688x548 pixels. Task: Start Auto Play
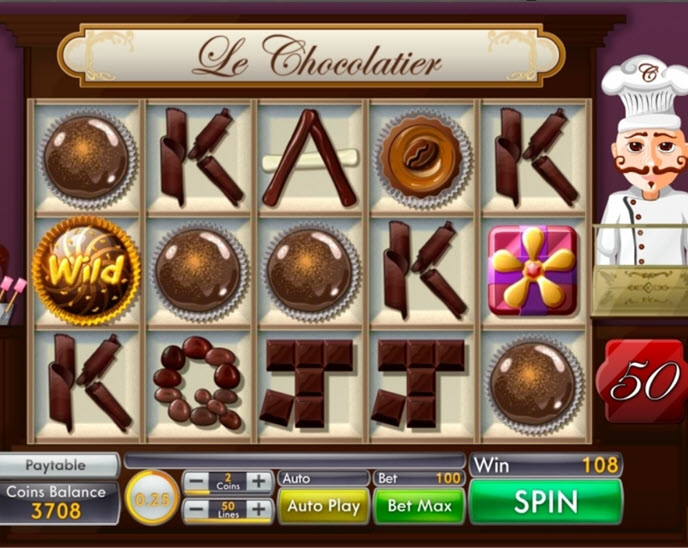[322, 506]
